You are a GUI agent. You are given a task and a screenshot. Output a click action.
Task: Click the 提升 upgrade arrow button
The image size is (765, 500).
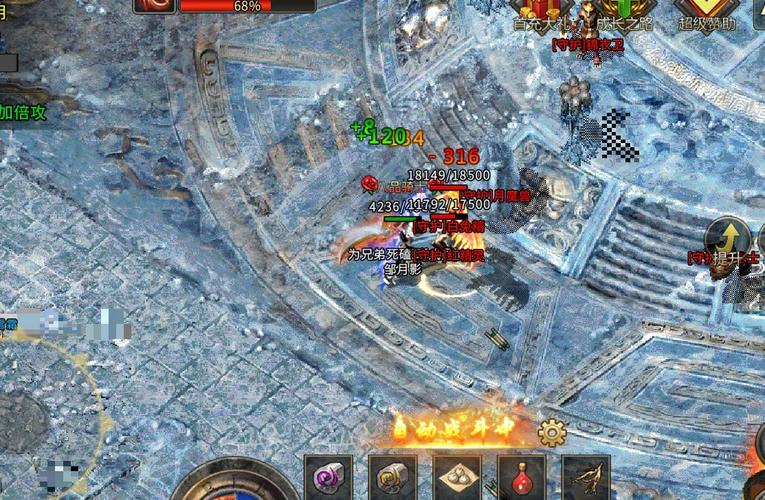[x=727, y=241]
